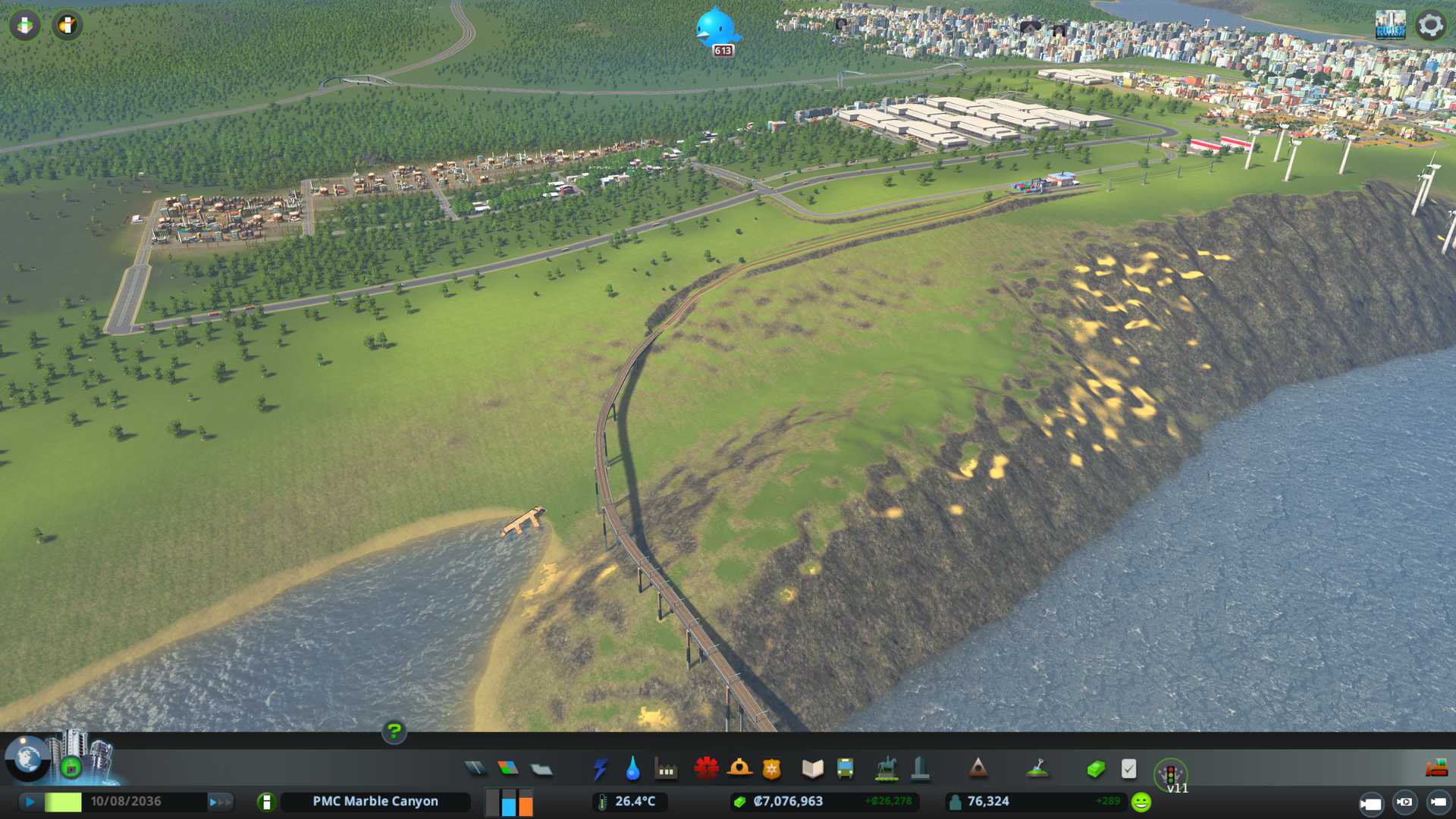Open the gear options menu
This screenshot has height=819, width=1456.
pos(1430,25)
